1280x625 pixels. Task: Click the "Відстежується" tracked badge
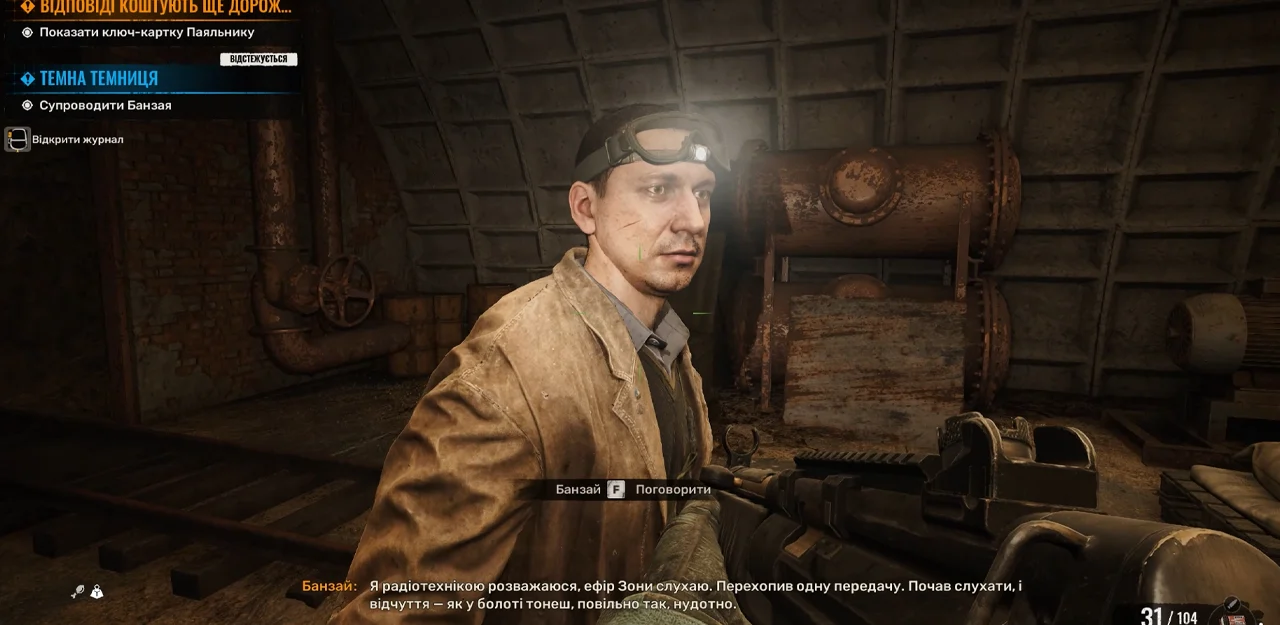(x=258, y=59)
